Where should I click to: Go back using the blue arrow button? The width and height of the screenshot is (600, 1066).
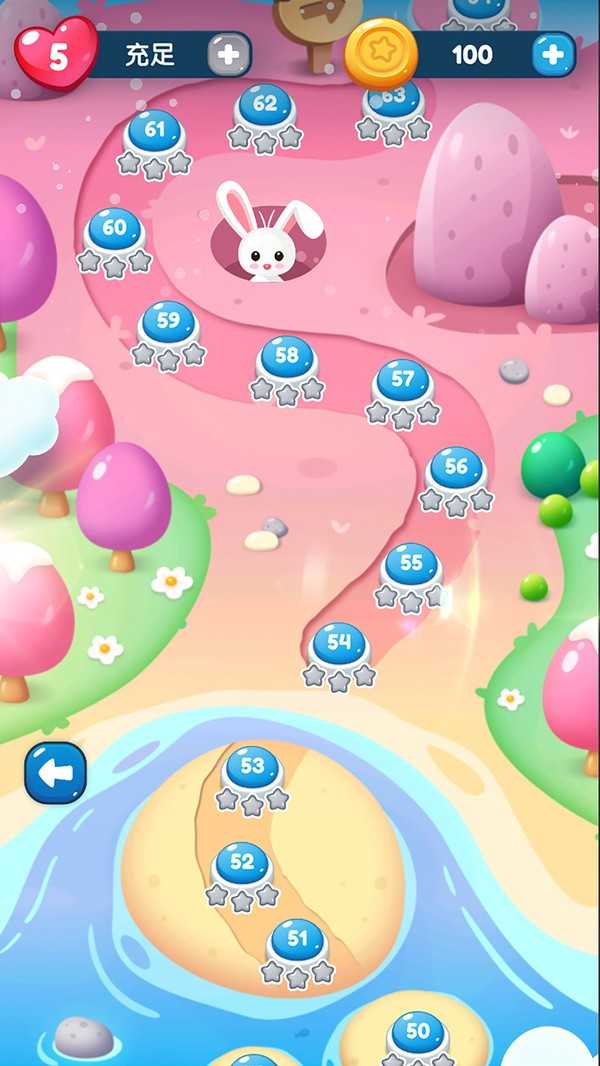coord(56,773)
